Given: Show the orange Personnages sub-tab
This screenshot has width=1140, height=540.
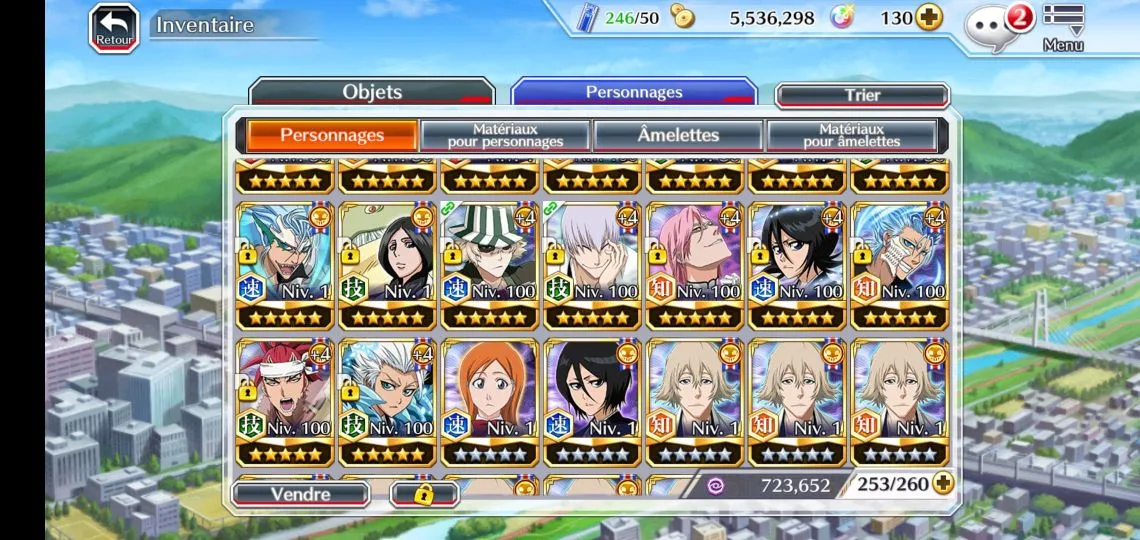Looking at the screenshot, I should point(332,135).
